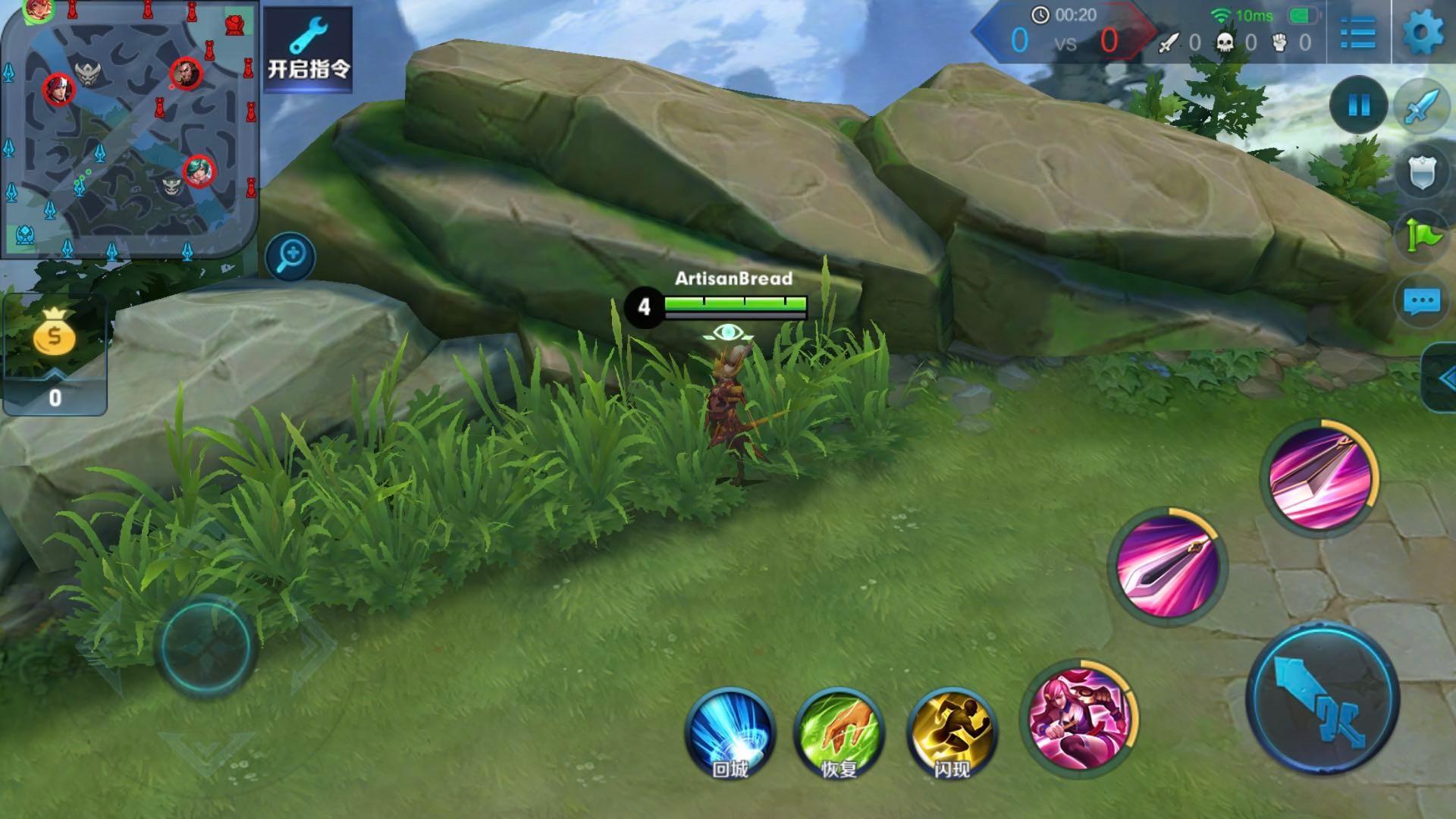Open the 开启指令 wrench command button
The image size is (1456, 819).
click(308, 49)
